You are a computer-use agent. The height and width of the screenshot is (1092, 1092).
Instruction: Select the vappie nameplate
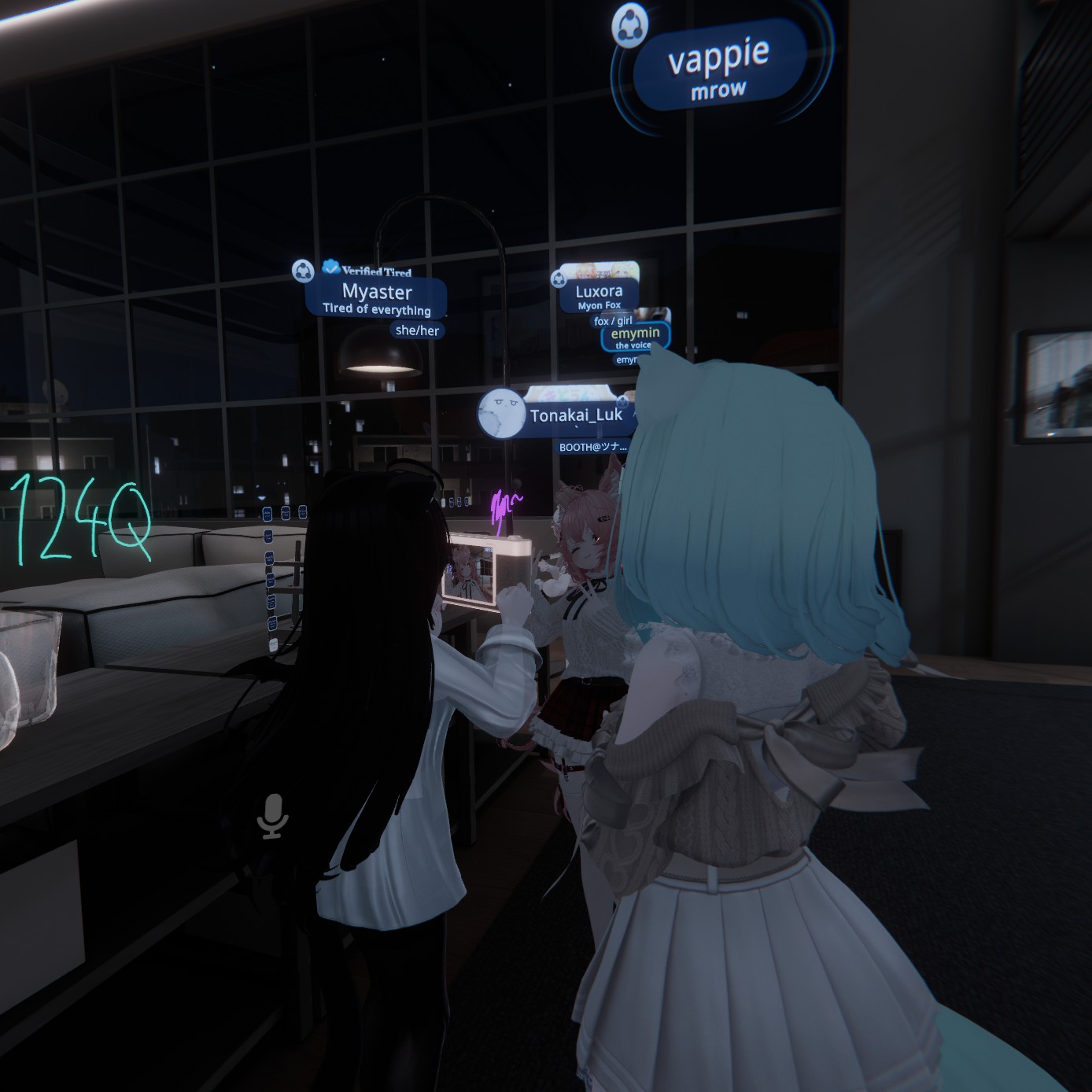[x=718, y=66]
